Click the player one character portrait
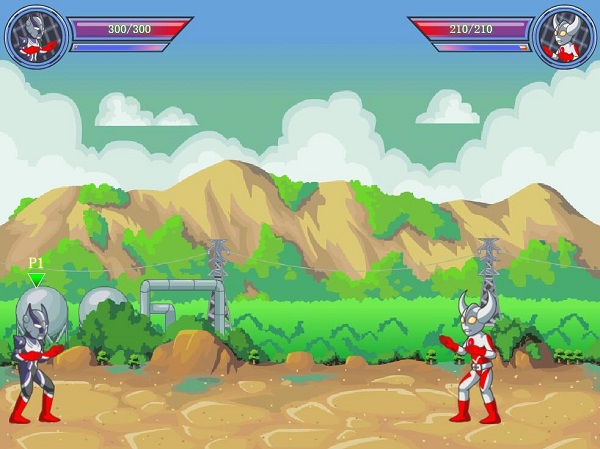Image resolution: width=600 pixels, height=449 pixels. [x=36, y=37]
